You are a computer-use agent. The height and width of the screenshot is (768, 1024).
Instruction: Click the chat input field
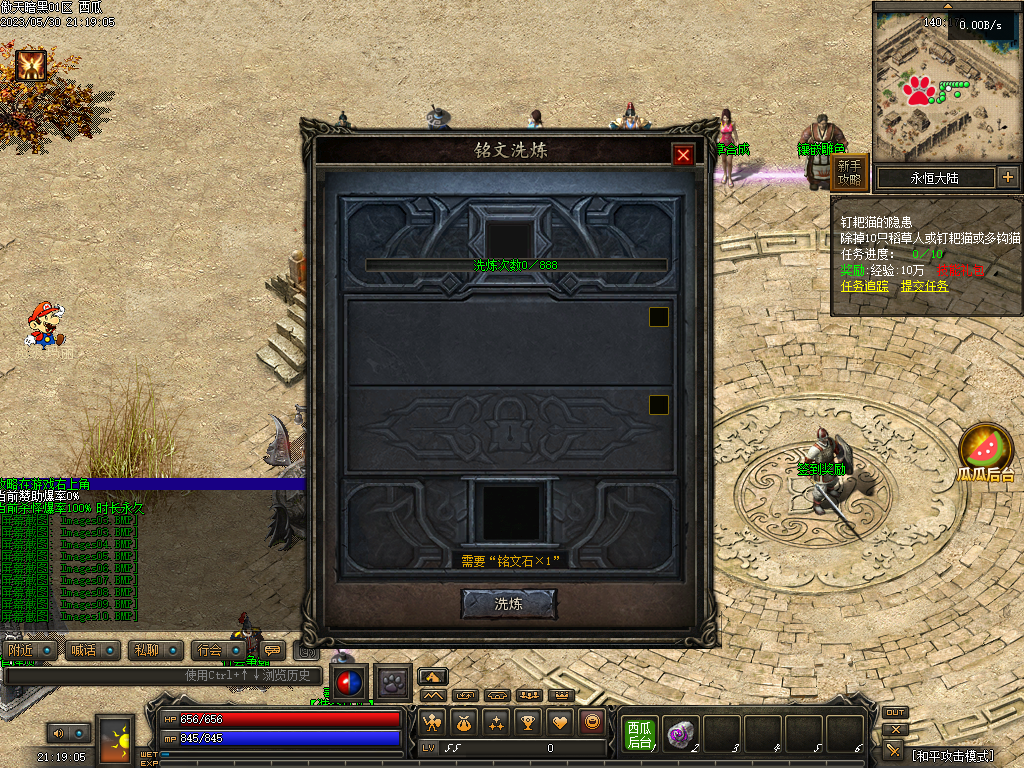160,676
